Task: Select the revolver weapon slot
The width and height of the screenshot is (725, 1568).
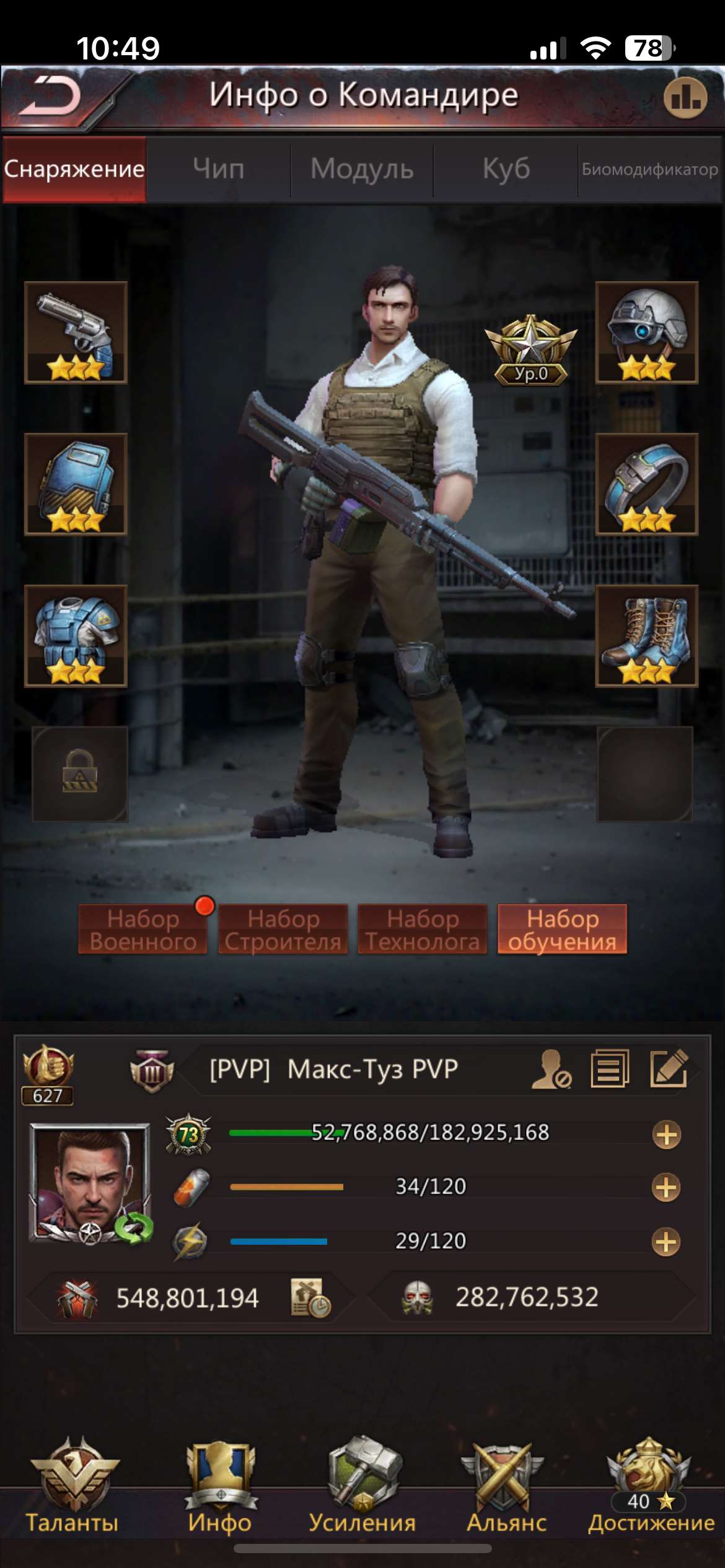Action: pos(76,333)
